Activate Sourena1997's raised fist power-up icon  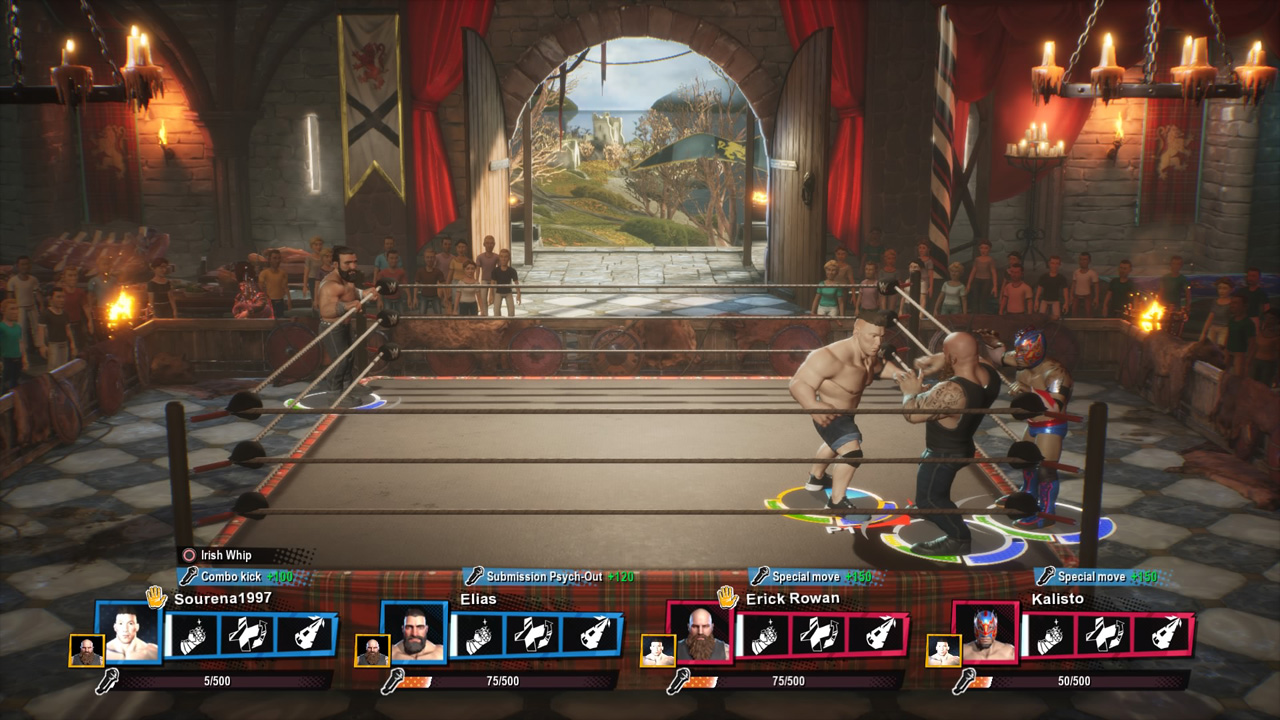(x=193, y=635)
